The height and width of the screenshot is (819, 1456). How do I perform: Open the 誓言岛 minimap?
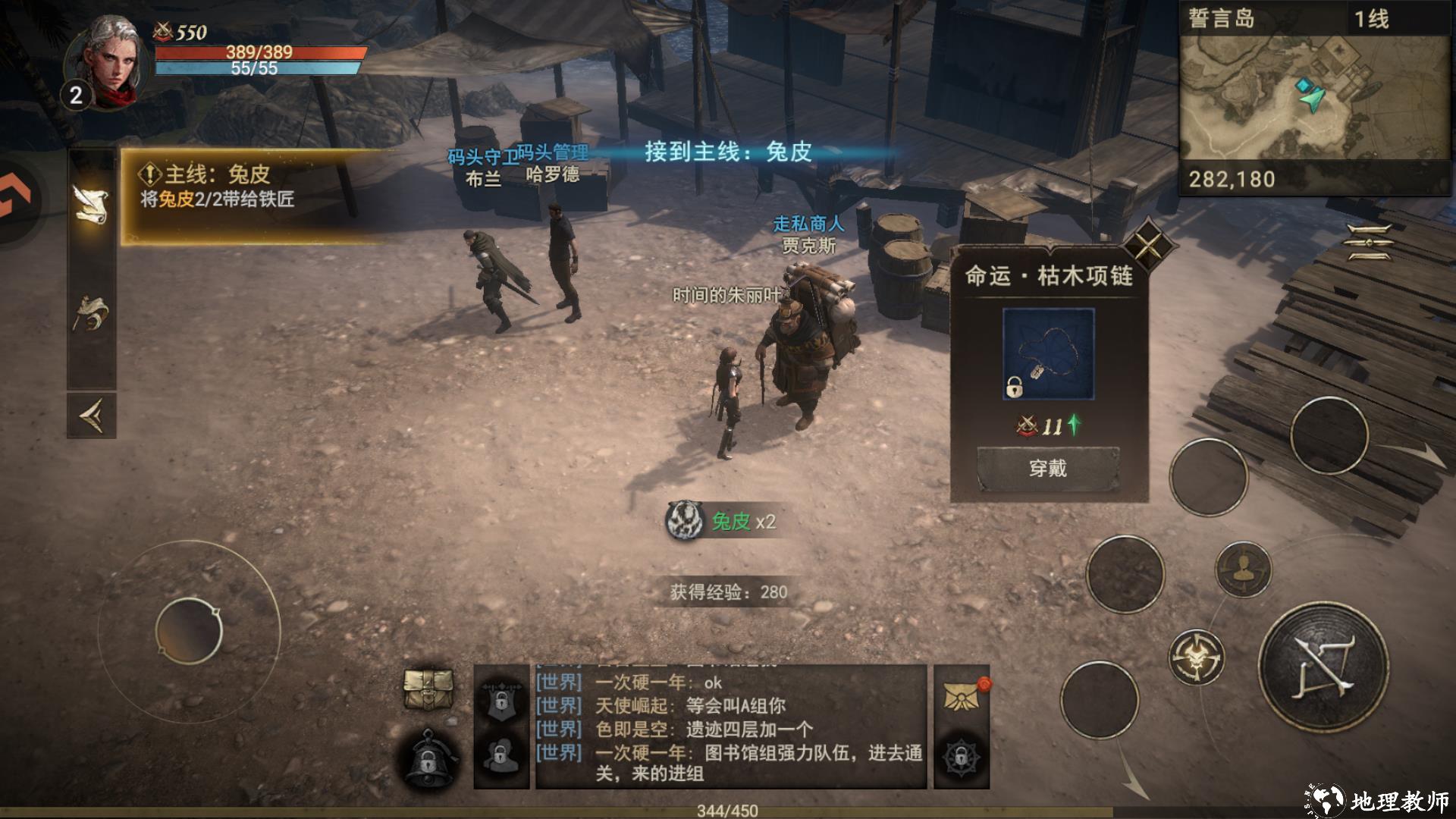(1315, 99)
